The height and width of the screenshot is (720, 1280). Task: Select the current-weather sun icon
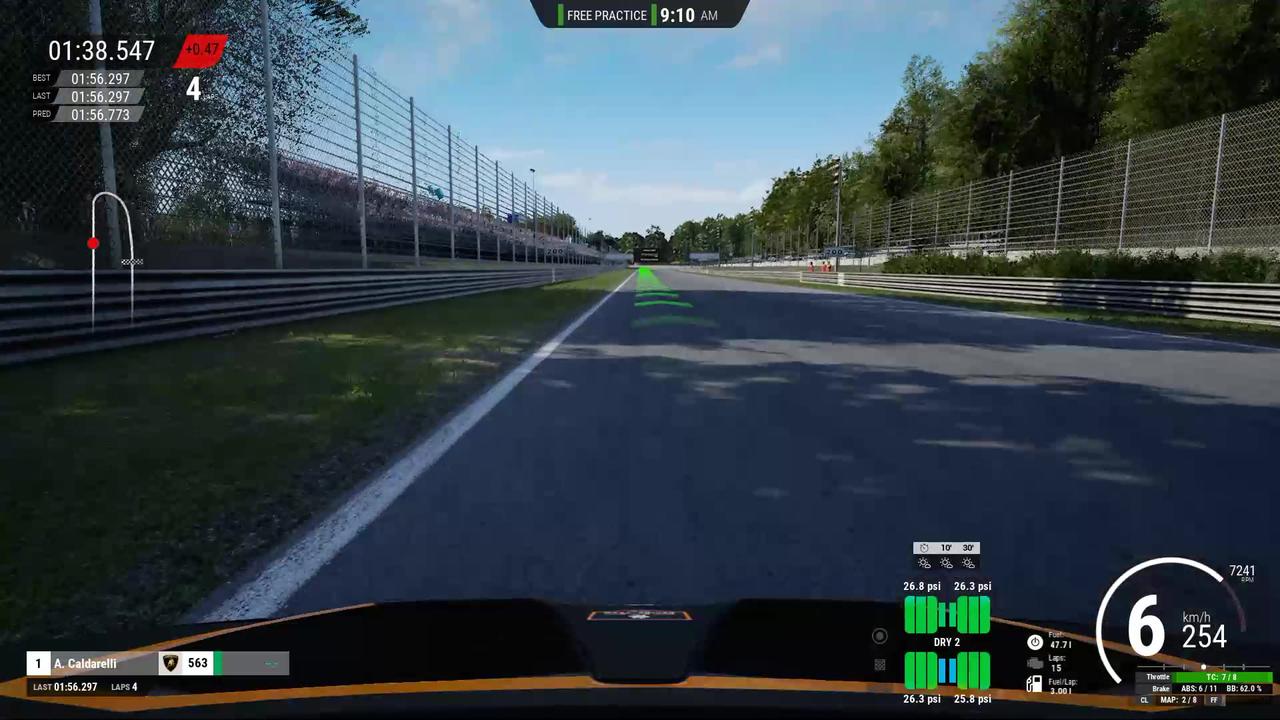924,563
